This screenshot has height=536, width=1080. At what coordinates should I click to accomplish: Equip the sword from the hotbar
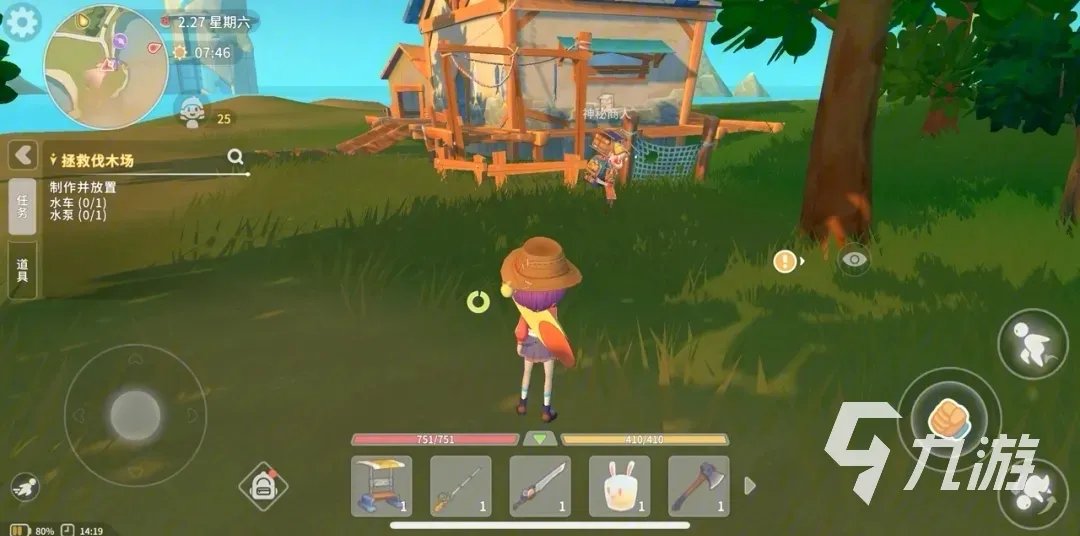point(540,486)
